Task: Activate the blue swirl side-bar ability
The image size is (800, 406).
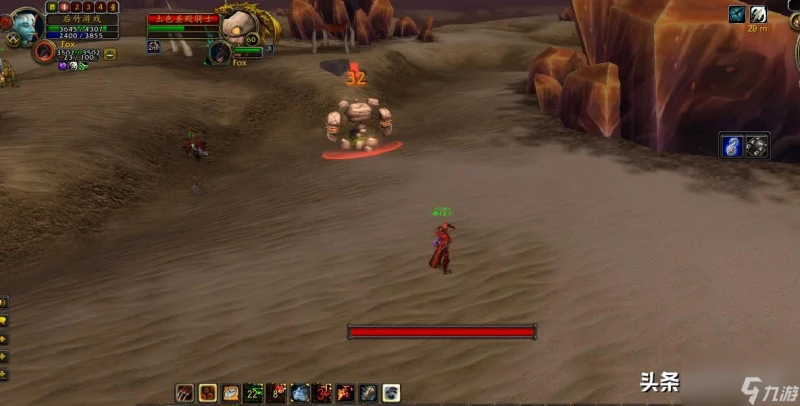Action: coord(732,145)
